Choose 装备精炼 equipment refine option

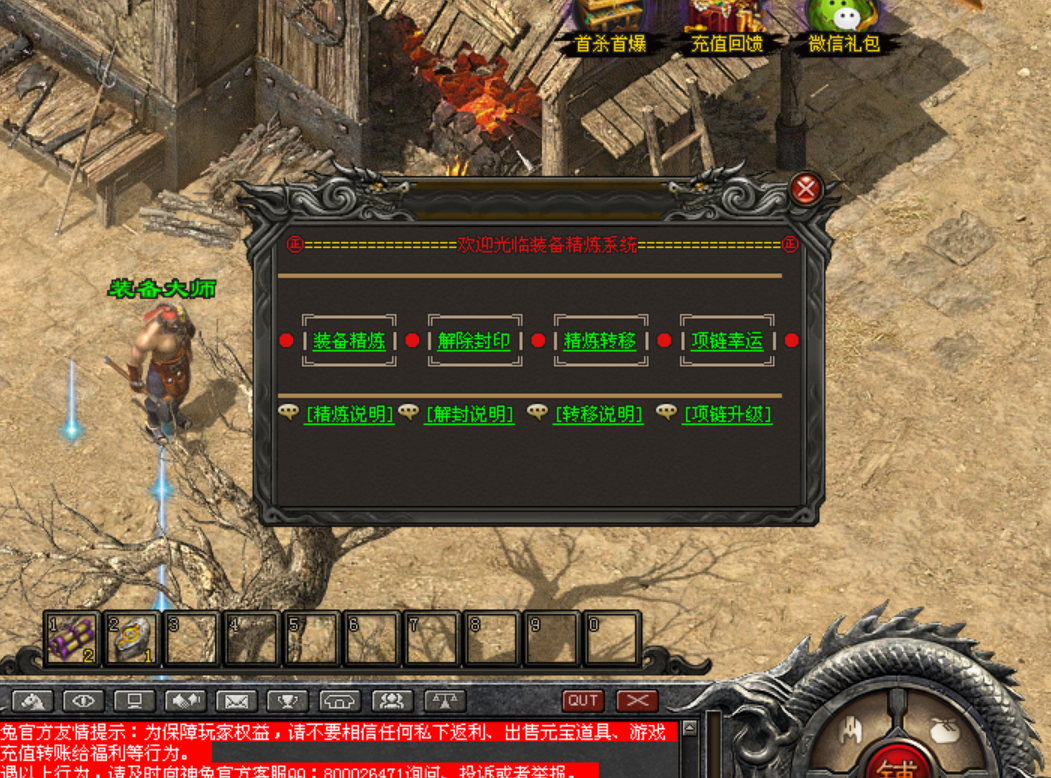pos(349,341)
